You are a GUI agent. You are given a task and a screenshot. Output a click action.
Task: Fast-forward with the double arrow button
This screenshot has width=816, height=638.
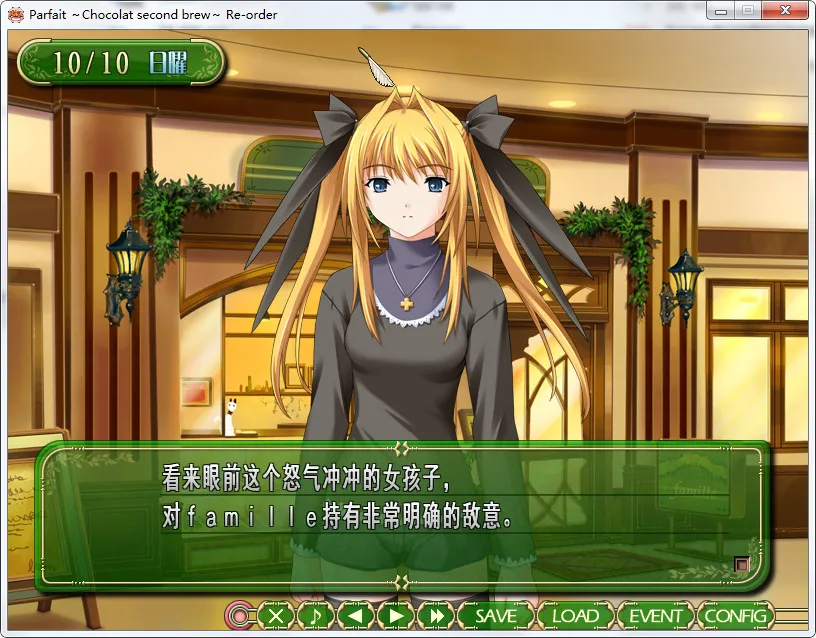point(436,615)
